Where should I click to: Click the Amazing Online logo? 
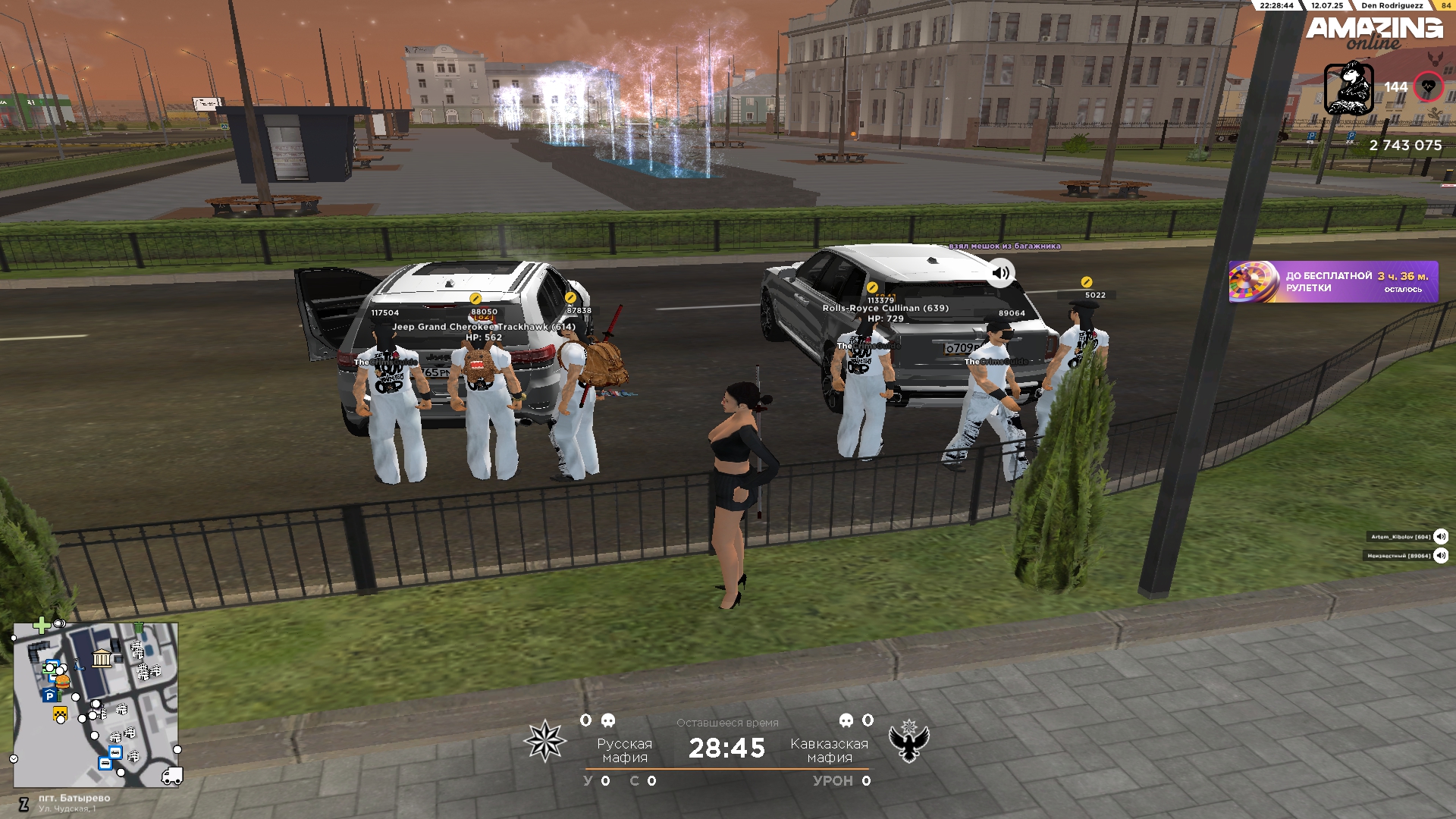click(1374, 32)
